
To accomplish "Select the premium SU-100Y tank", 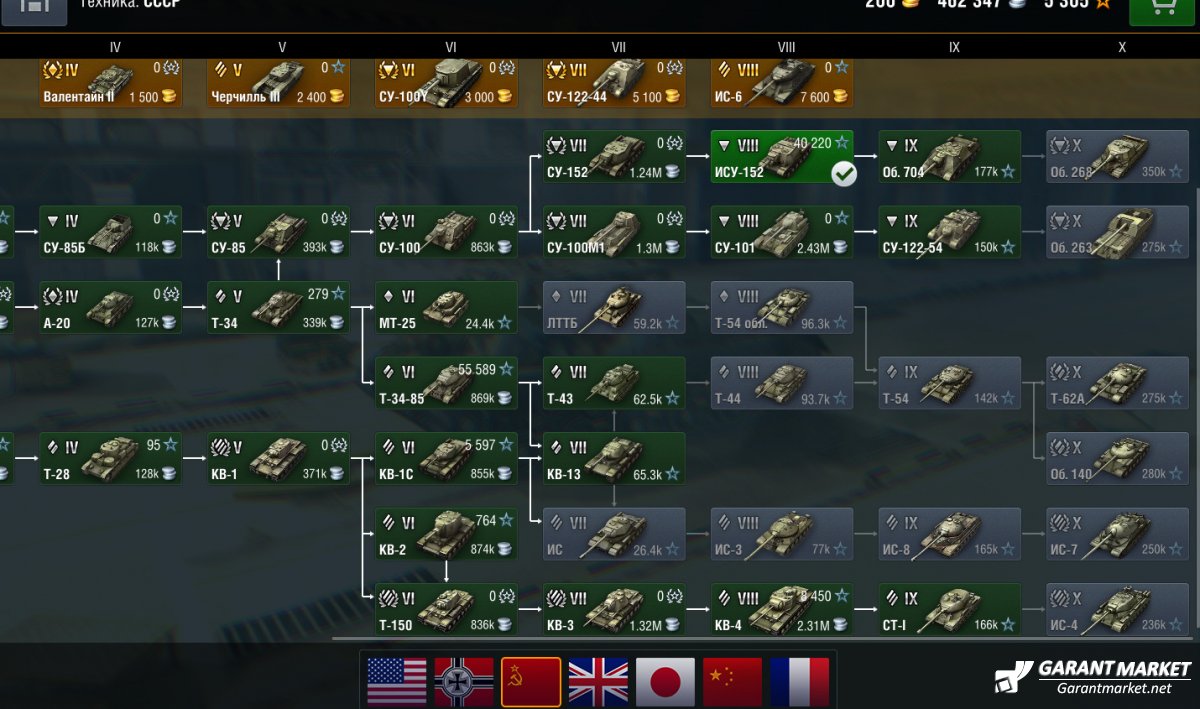I will click(x=446, y=83).
